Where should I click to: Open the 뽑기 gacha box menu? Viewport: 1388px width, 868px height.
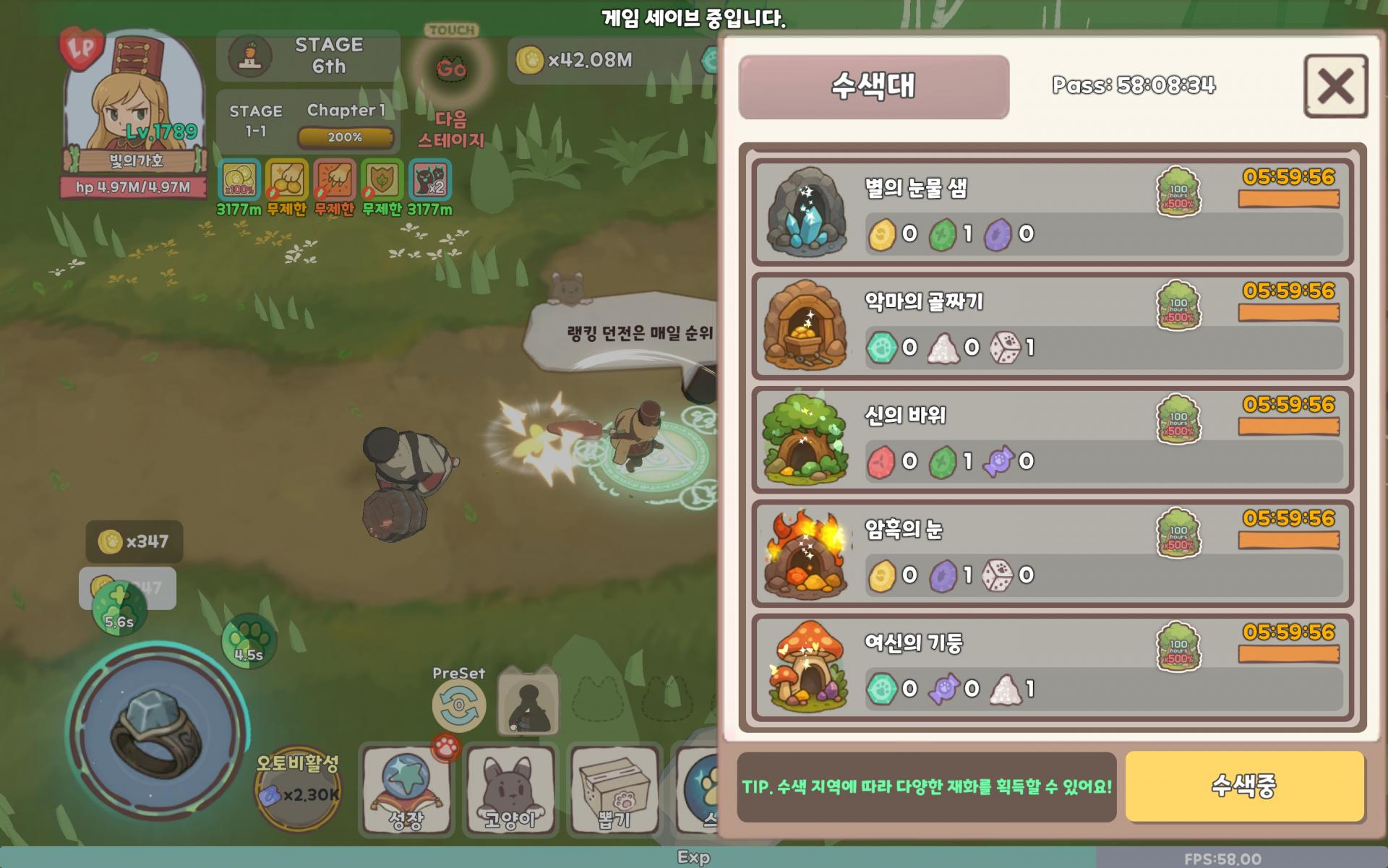pos(614,789)
